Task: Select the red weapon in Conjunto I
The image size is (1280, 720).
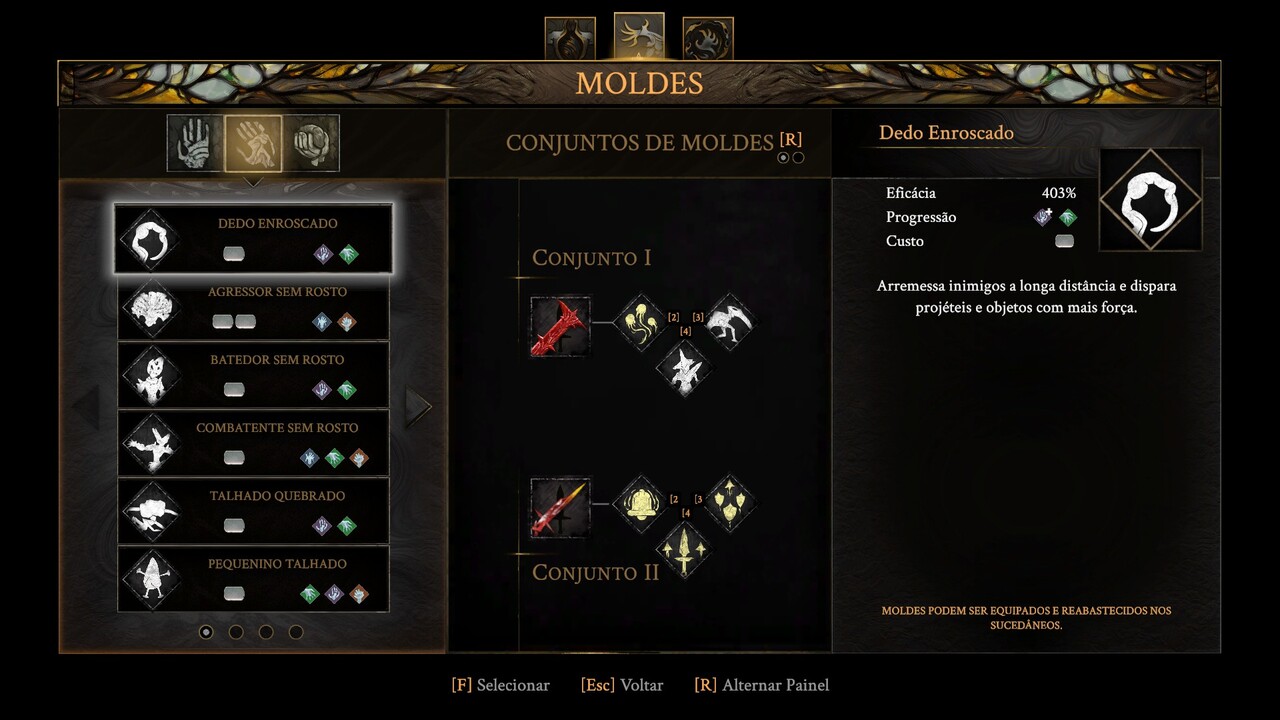Action: pyautogui.click(x=560, y=325)
